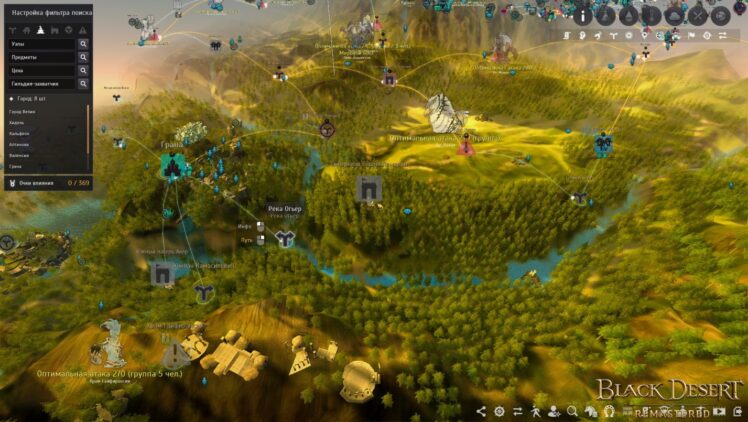Open the round info 'i' map button
Screen dimensions: 748x422
[583, 16]
